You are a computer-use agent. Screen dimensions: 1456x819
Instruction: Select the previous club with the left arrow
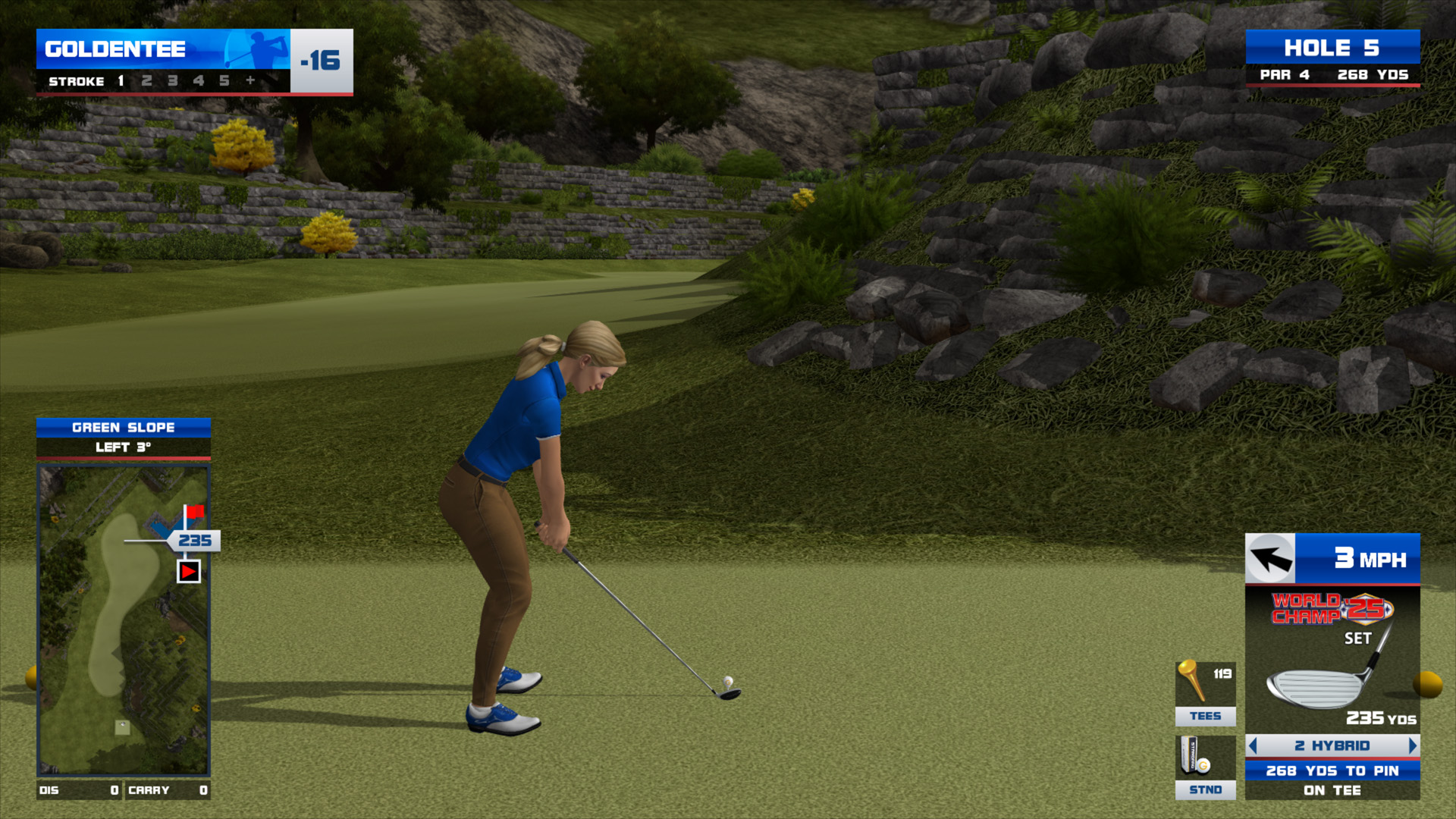(x=1253, y=745)
